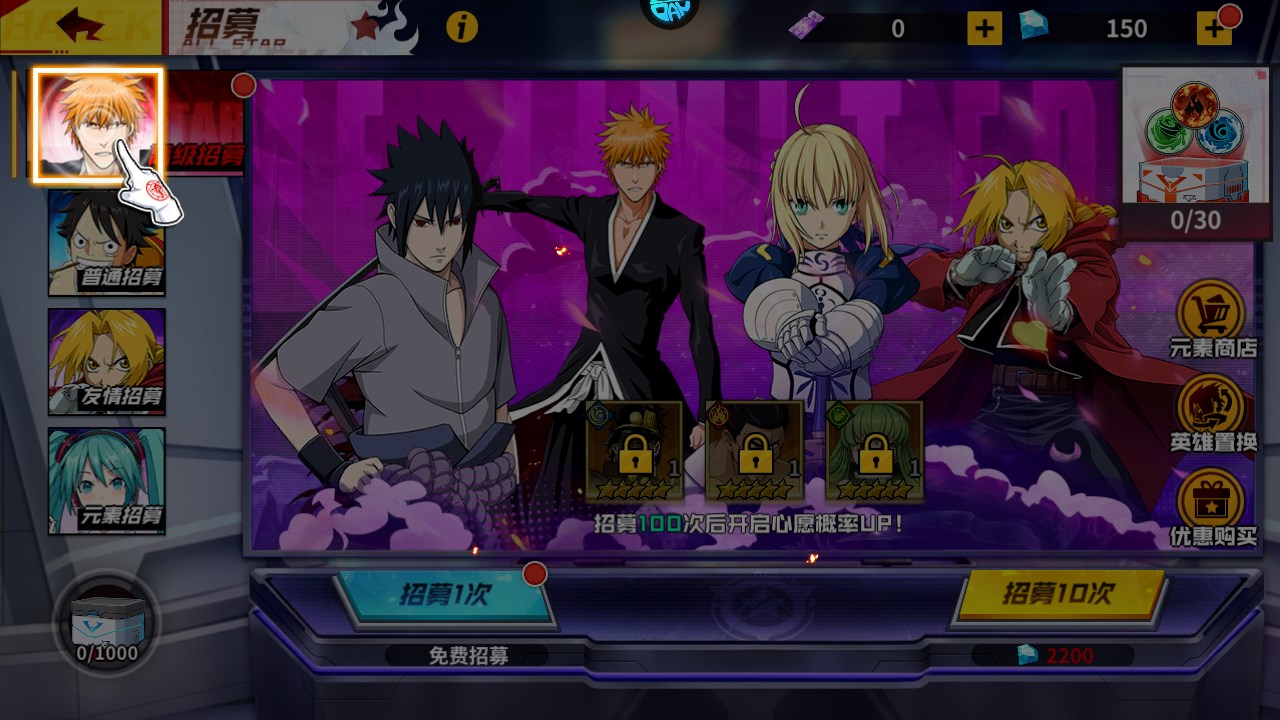Select the first locked wish hero slot
The width and height of the screenshot is (1280, 720).
tap(634, 451)
